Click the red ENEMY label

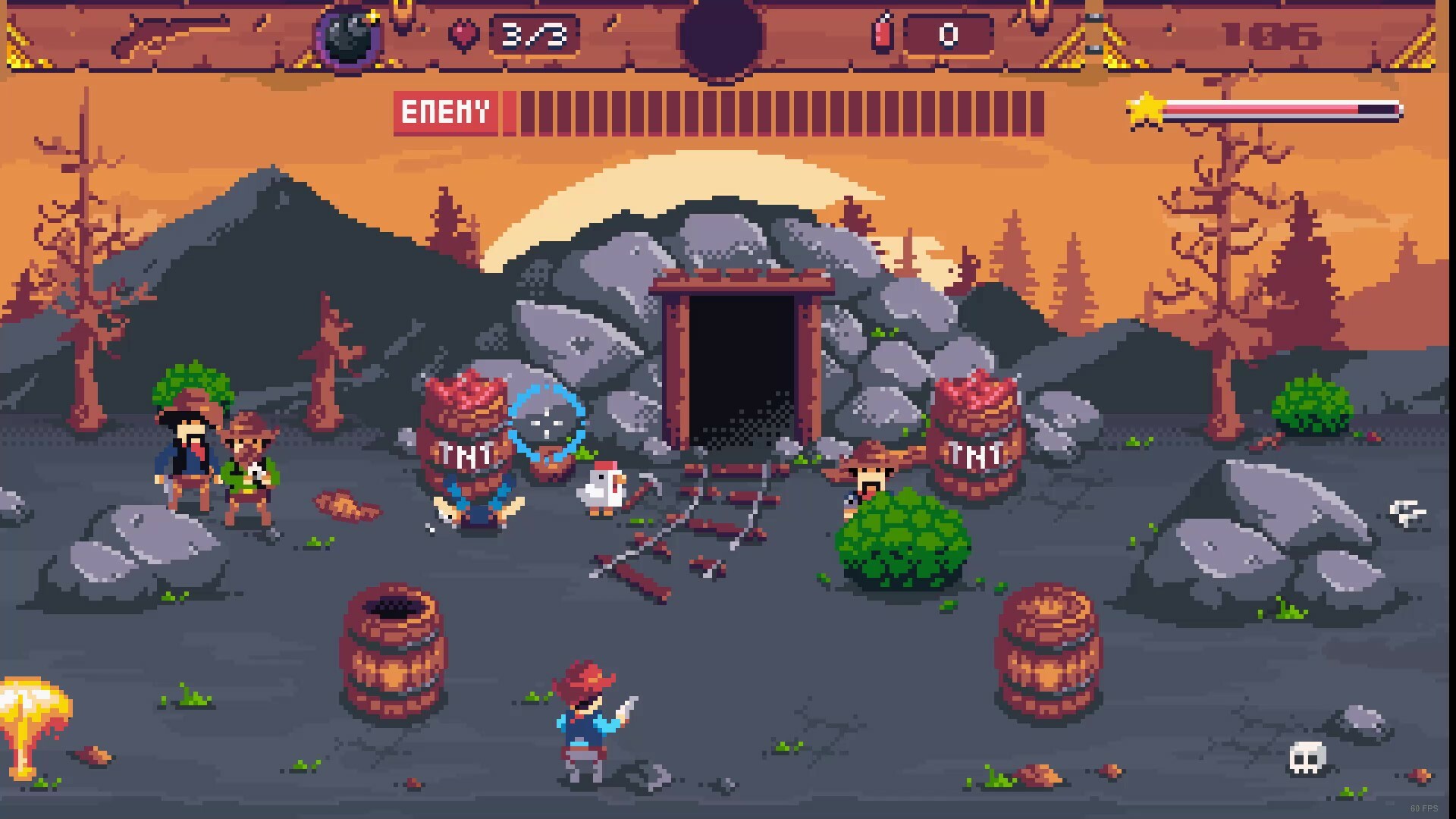[x=445, y=112]
